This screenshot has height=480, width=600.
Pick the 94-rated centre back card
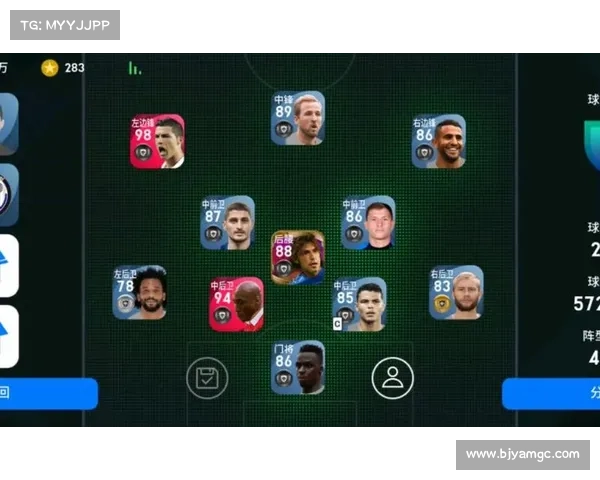click(x=236, y=304)
